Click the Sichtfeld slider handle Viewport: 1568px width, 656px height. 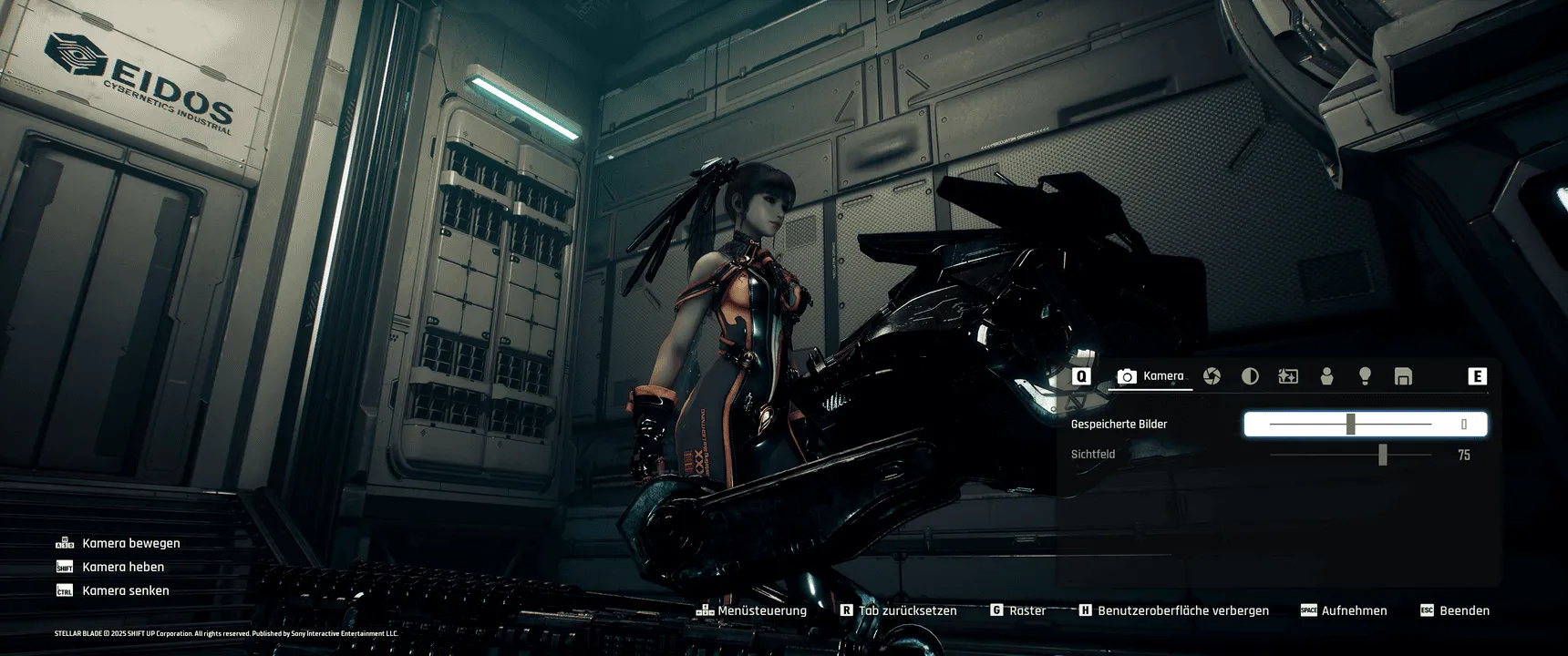tap(1383, 455)
